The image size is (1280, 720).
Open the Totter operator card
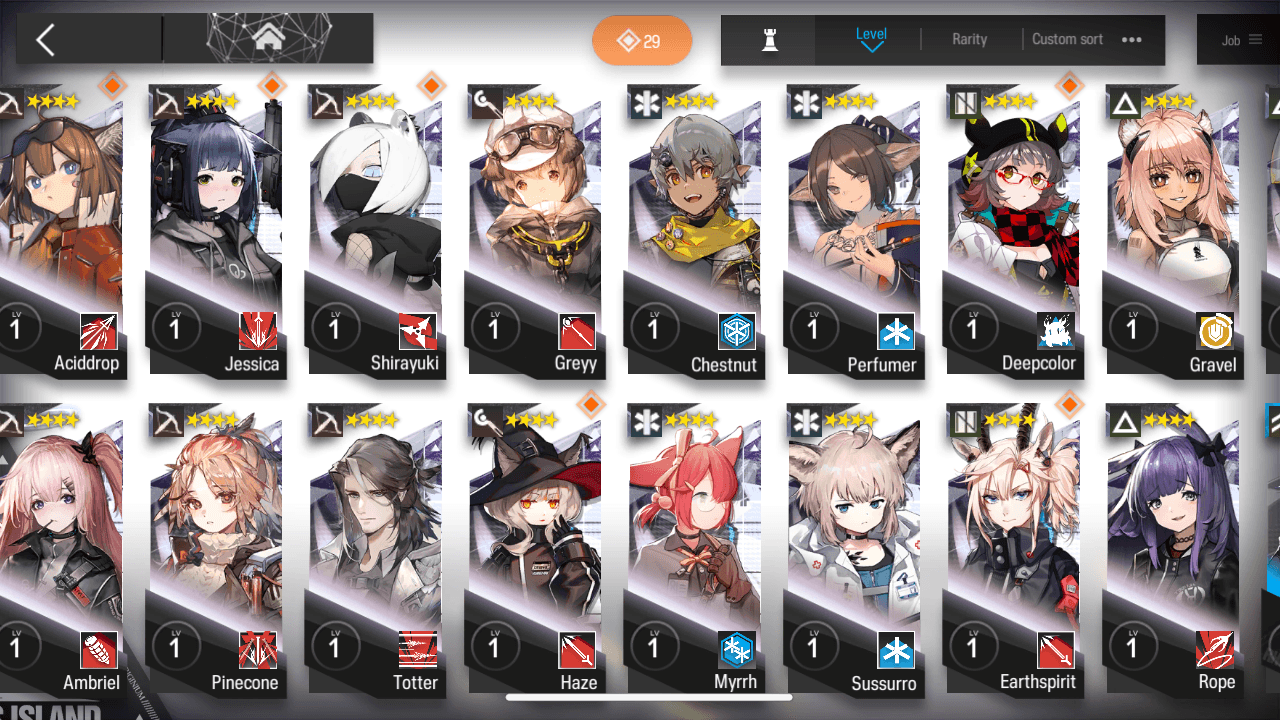coord(376,550)
